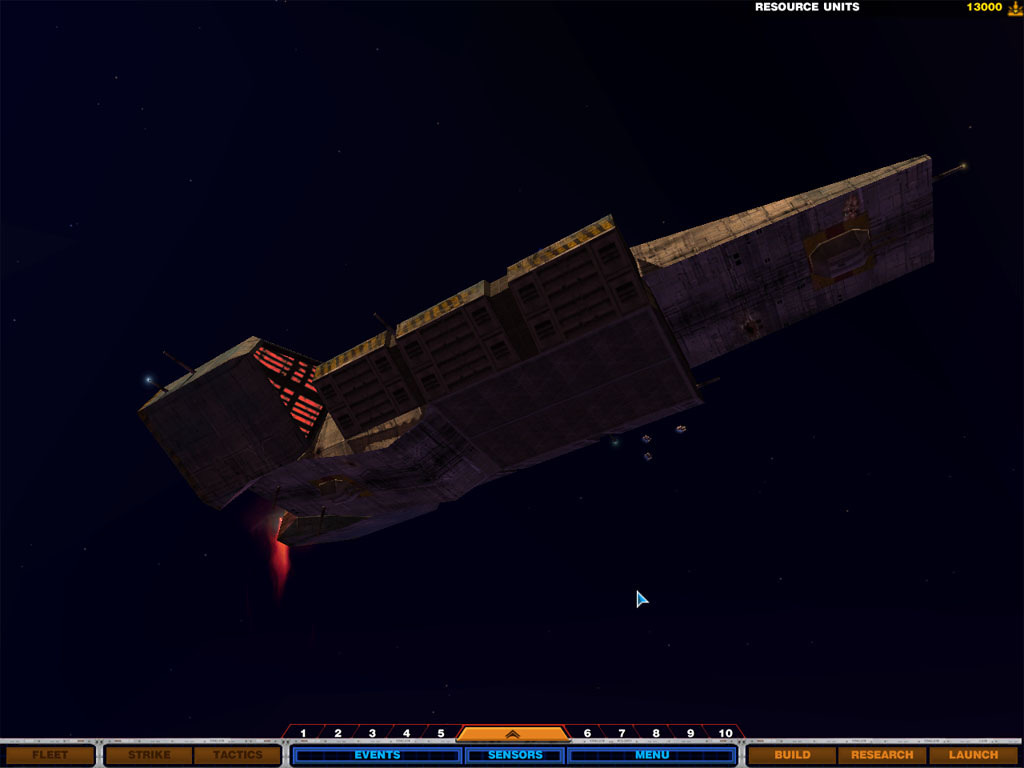
Task: Select control group 5 tab
Action: point(440,733)
